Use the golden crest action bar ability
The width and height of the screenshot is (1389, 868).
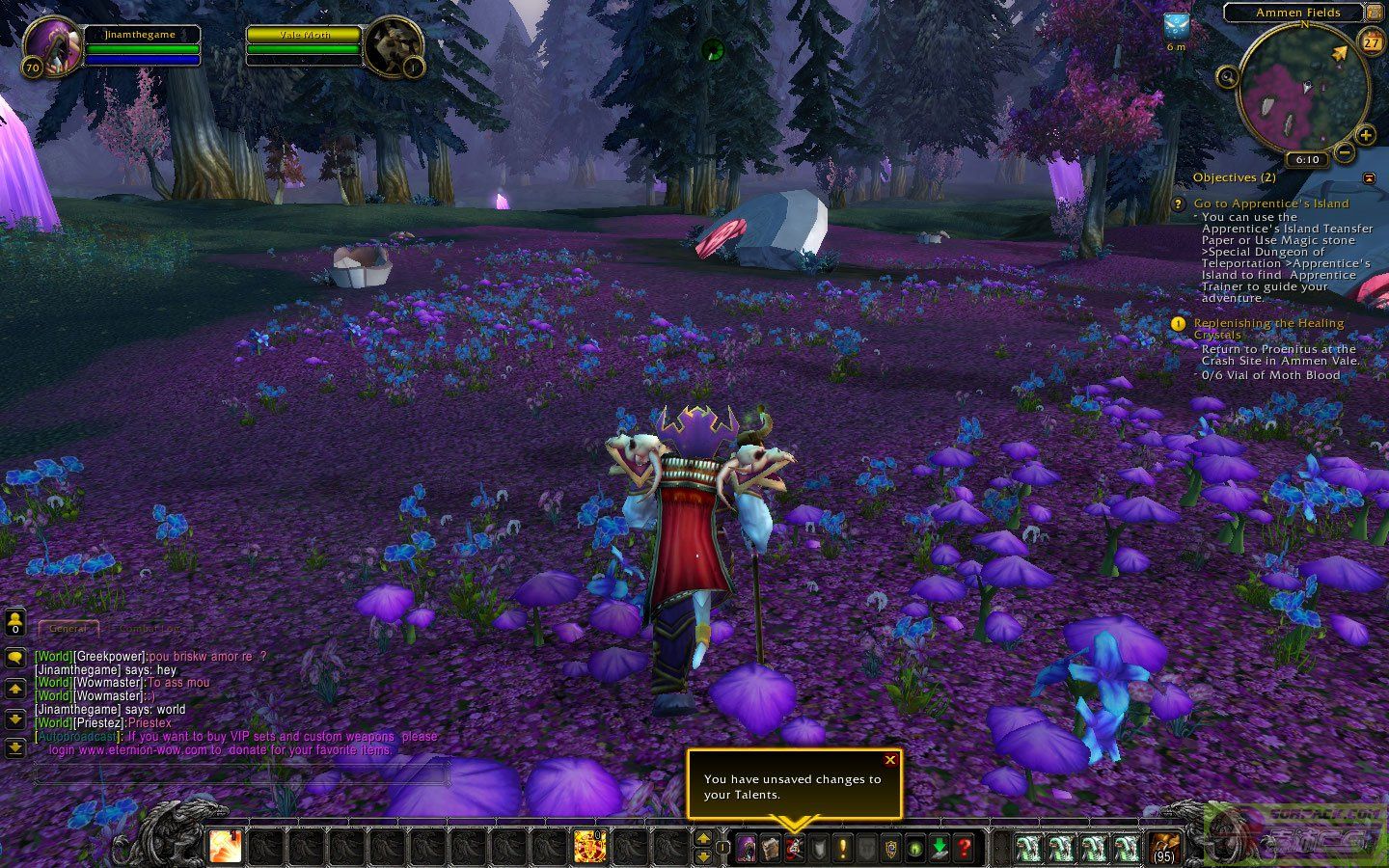click(589, 847)
